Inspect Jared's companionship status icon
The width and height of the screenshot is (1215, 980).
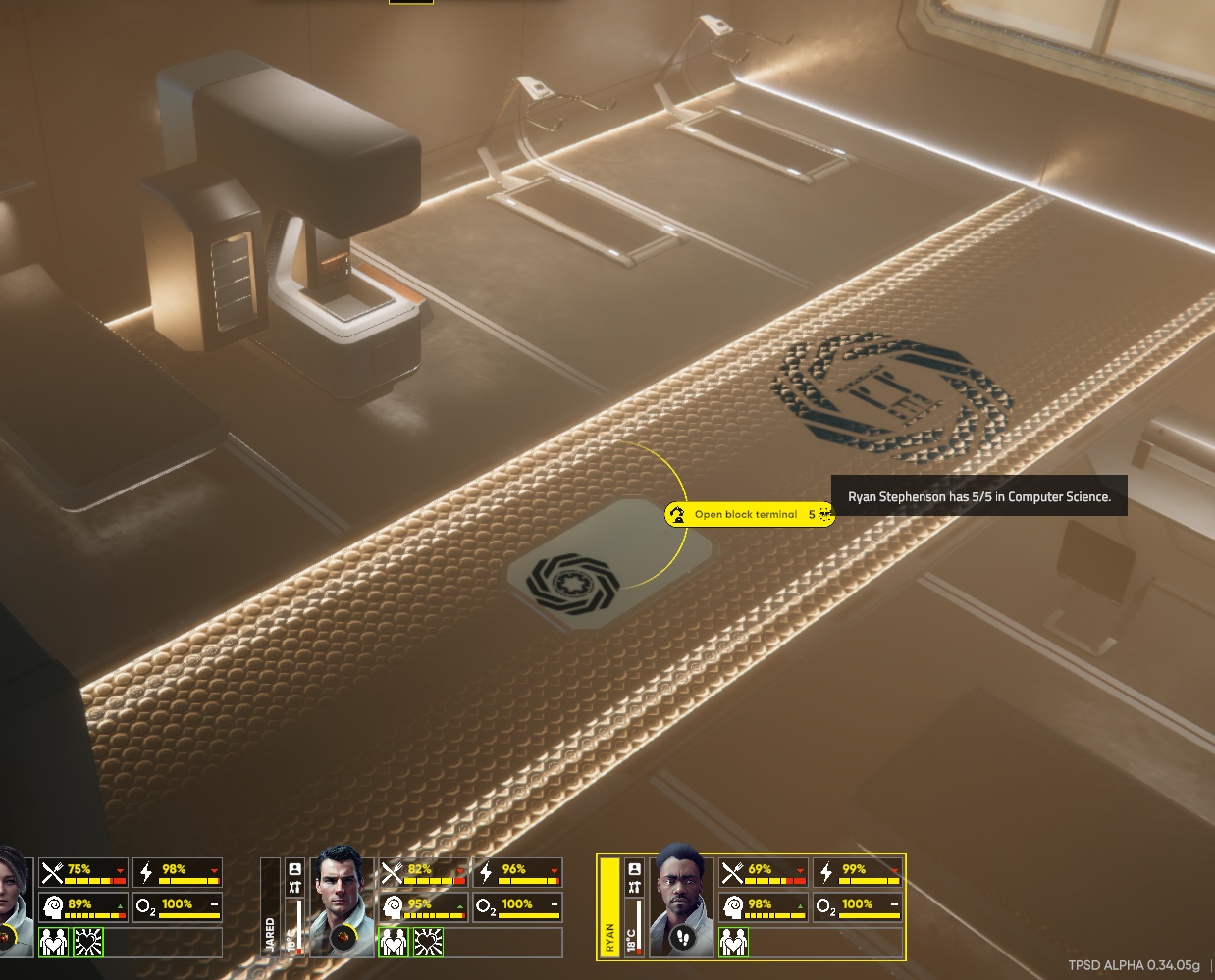[394, 943]
